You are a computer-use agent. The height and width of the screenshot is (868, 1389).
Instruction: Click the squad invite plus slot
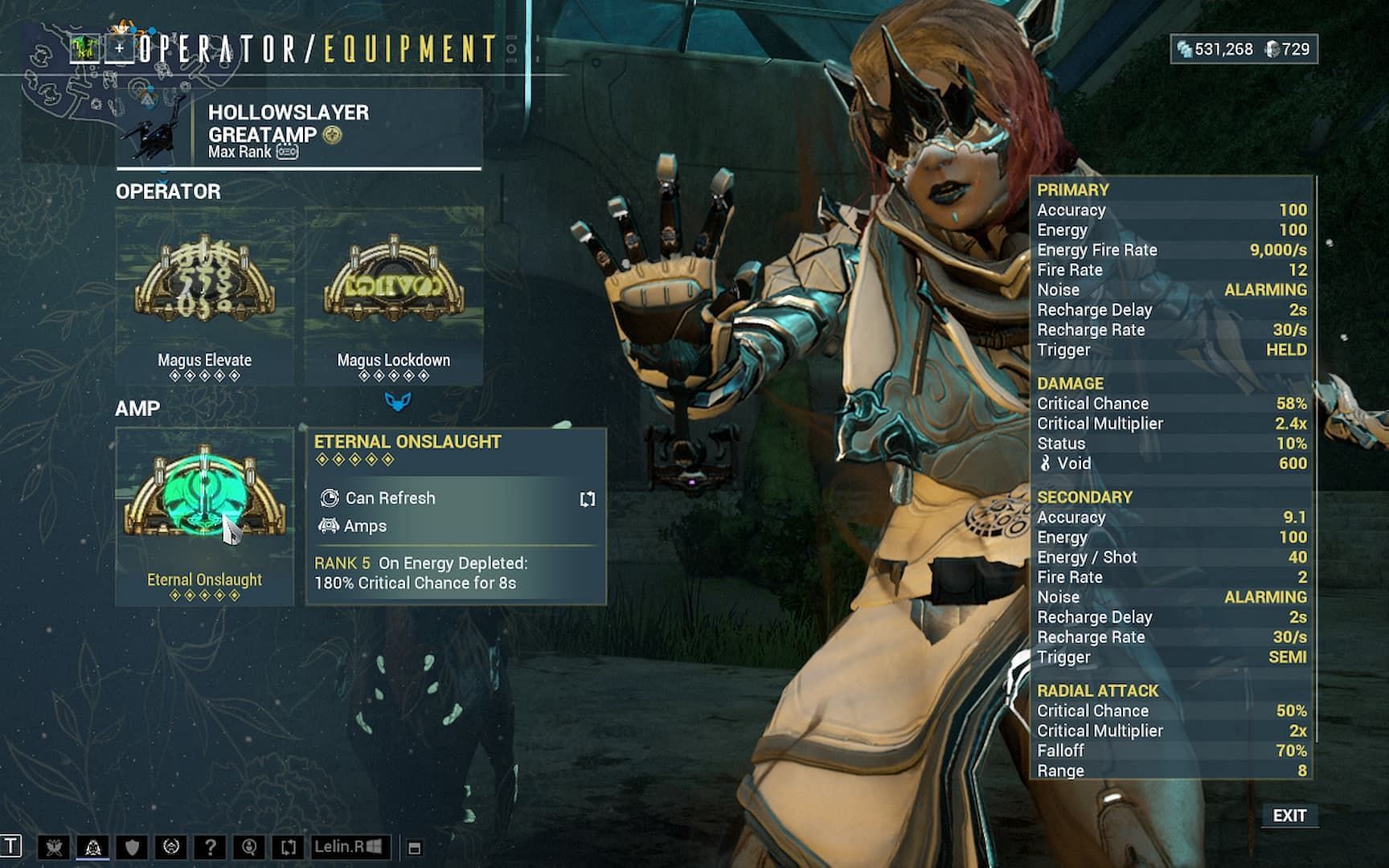coord(120,49)
